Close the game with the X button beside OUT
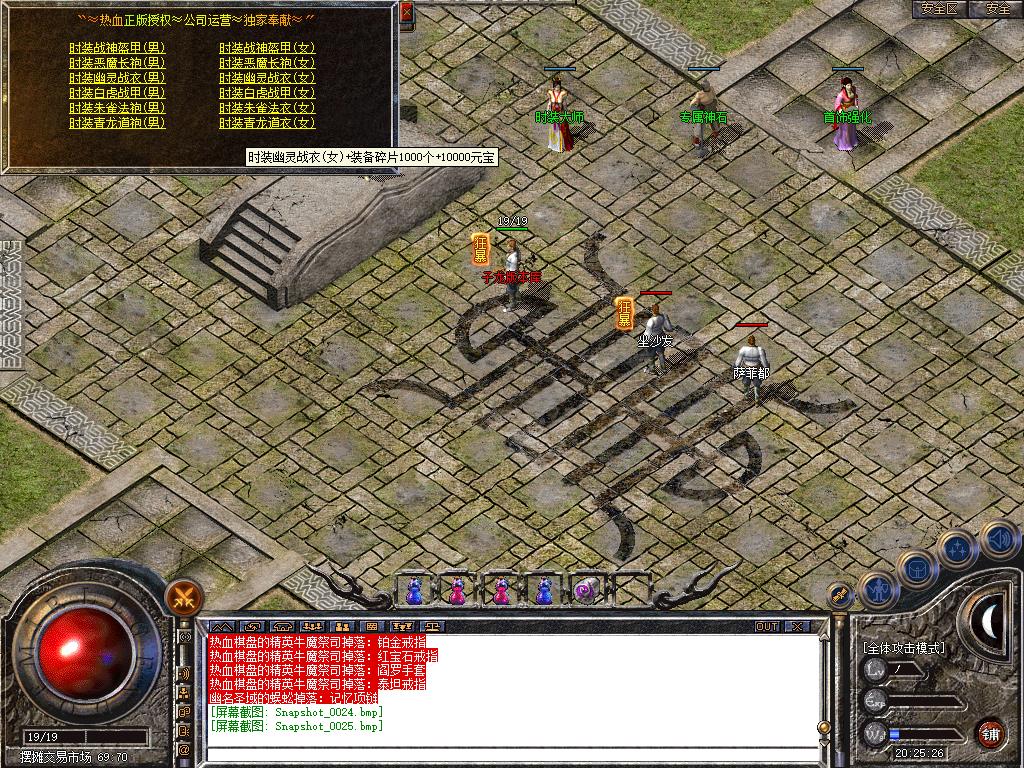This screenshot has width=1024, height=768. [796, 627]
